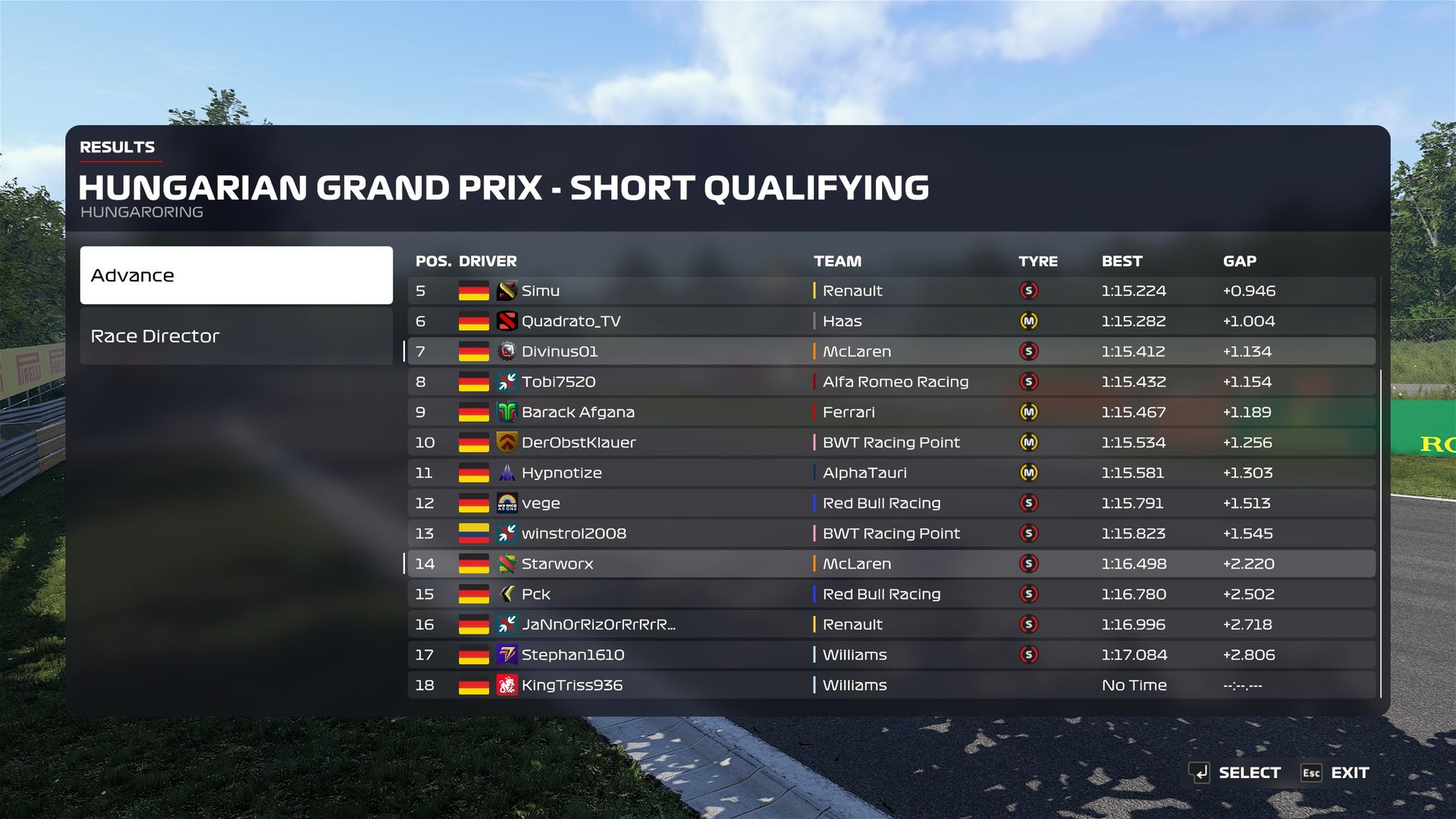Select Tobi7520's qualifying result row
This screenshot has width=1456, height=819.
click(x=891, y=381)
